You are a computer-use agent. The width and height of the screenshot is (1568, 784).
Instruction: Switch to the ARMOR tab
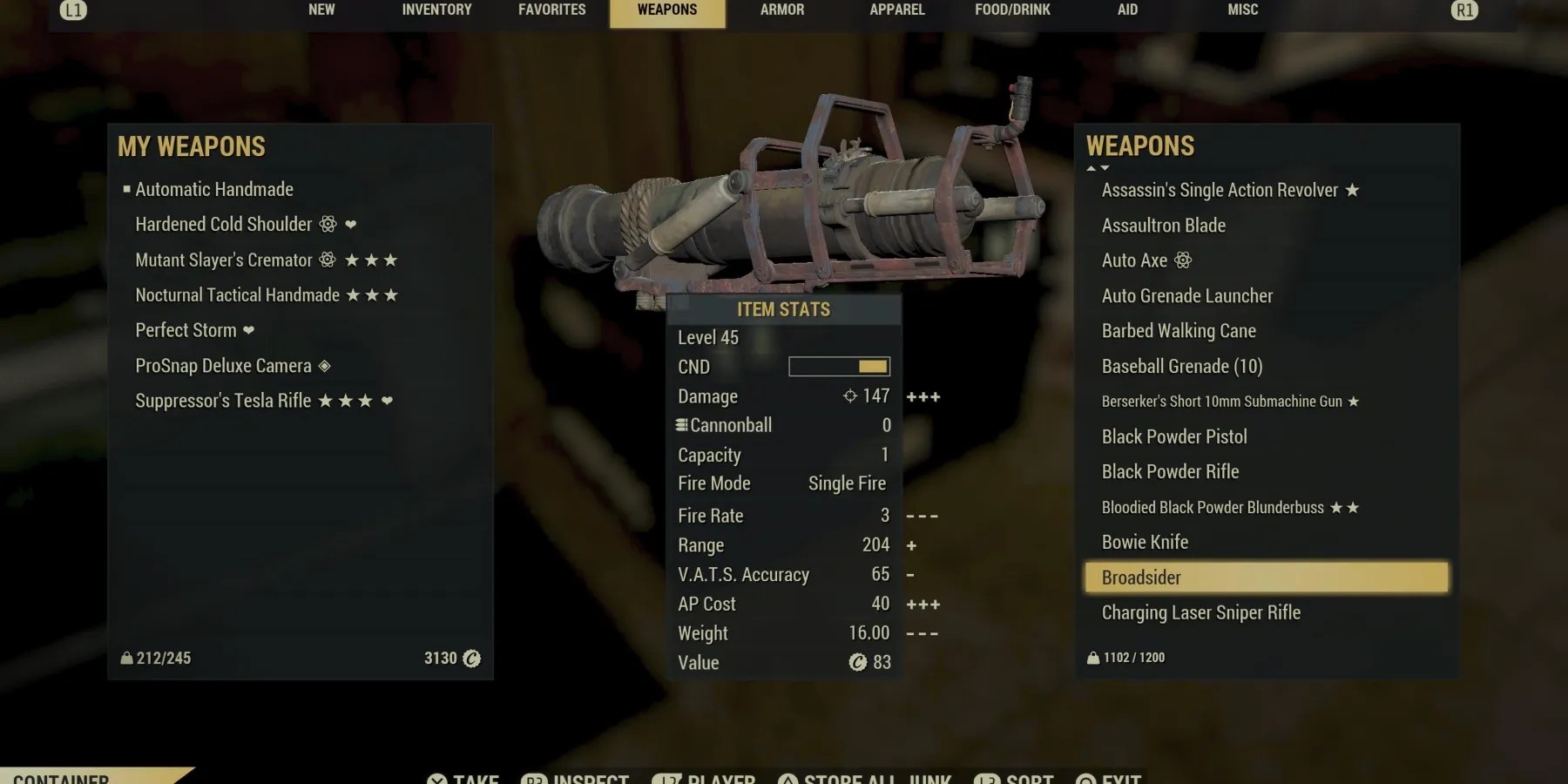781,10
